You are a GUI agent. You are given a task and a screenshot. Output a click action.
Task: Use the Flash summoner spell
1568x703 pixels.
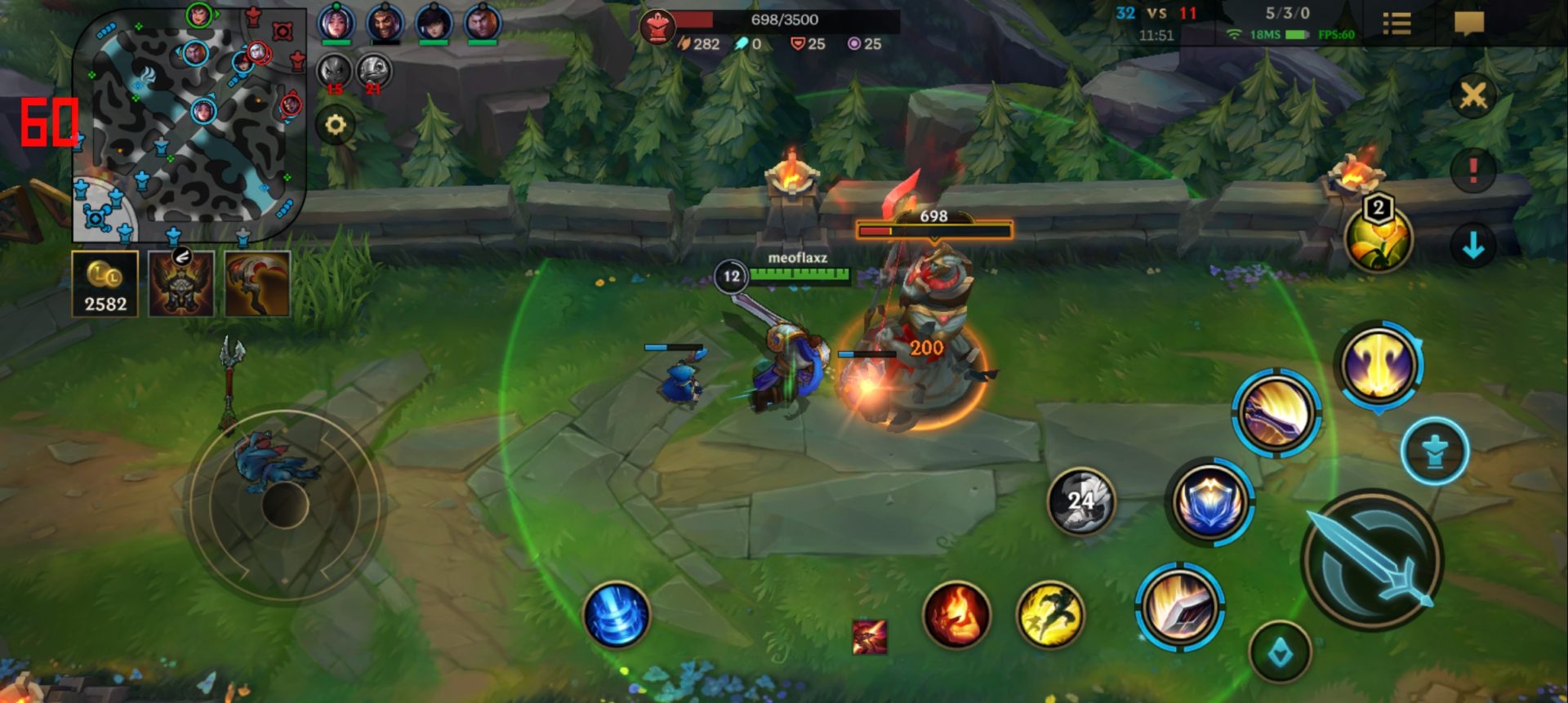point(1050,615)
